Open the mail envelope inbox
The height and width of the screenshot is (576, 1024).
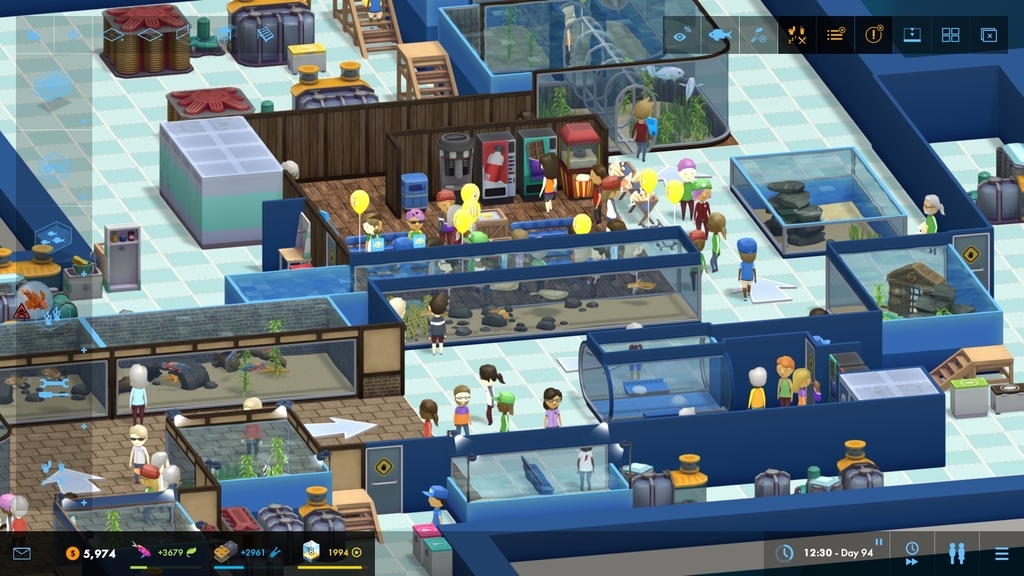point(21,553)
